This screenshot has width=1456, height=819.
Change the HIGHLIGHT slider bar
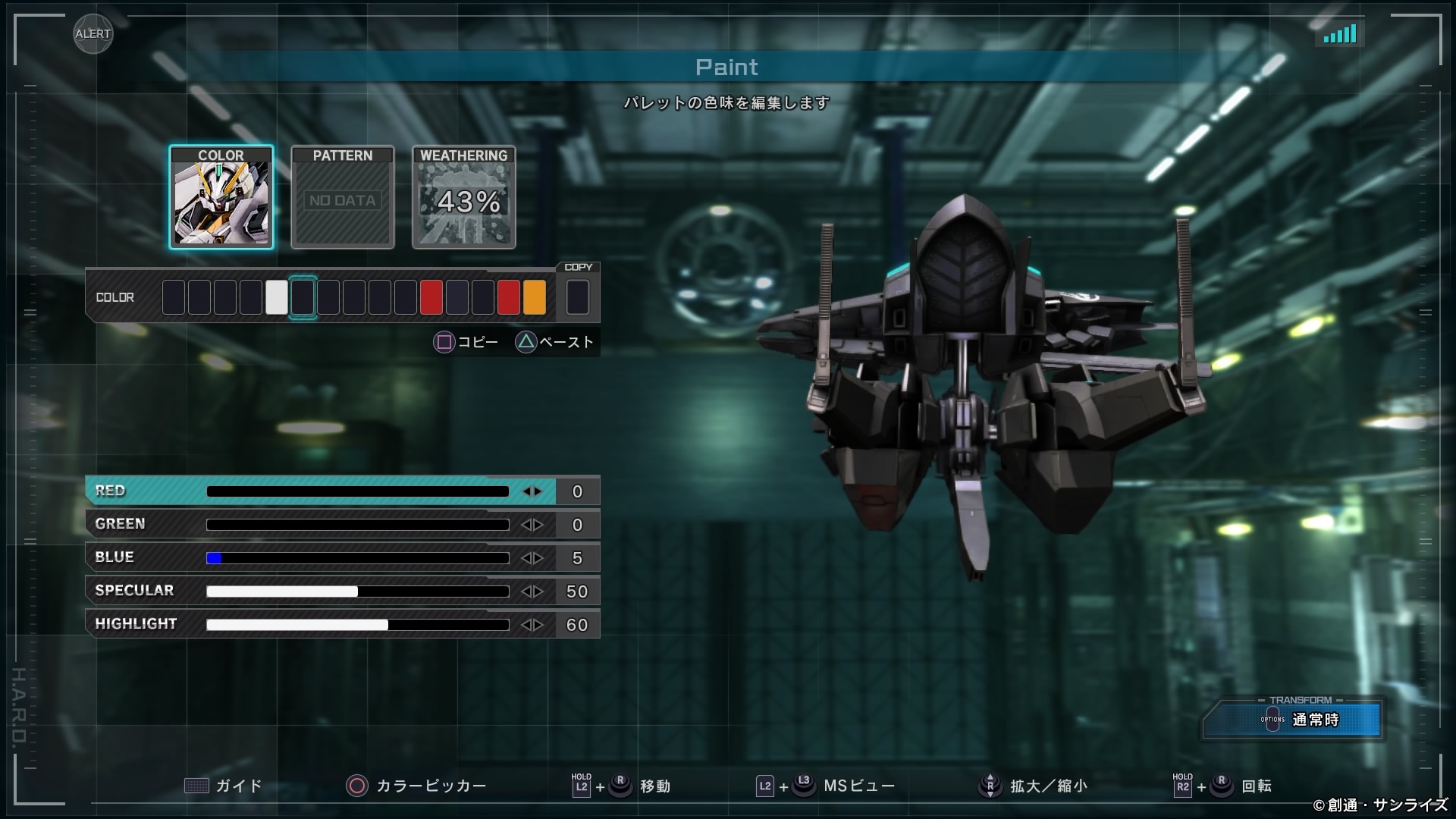coord(357,625)
